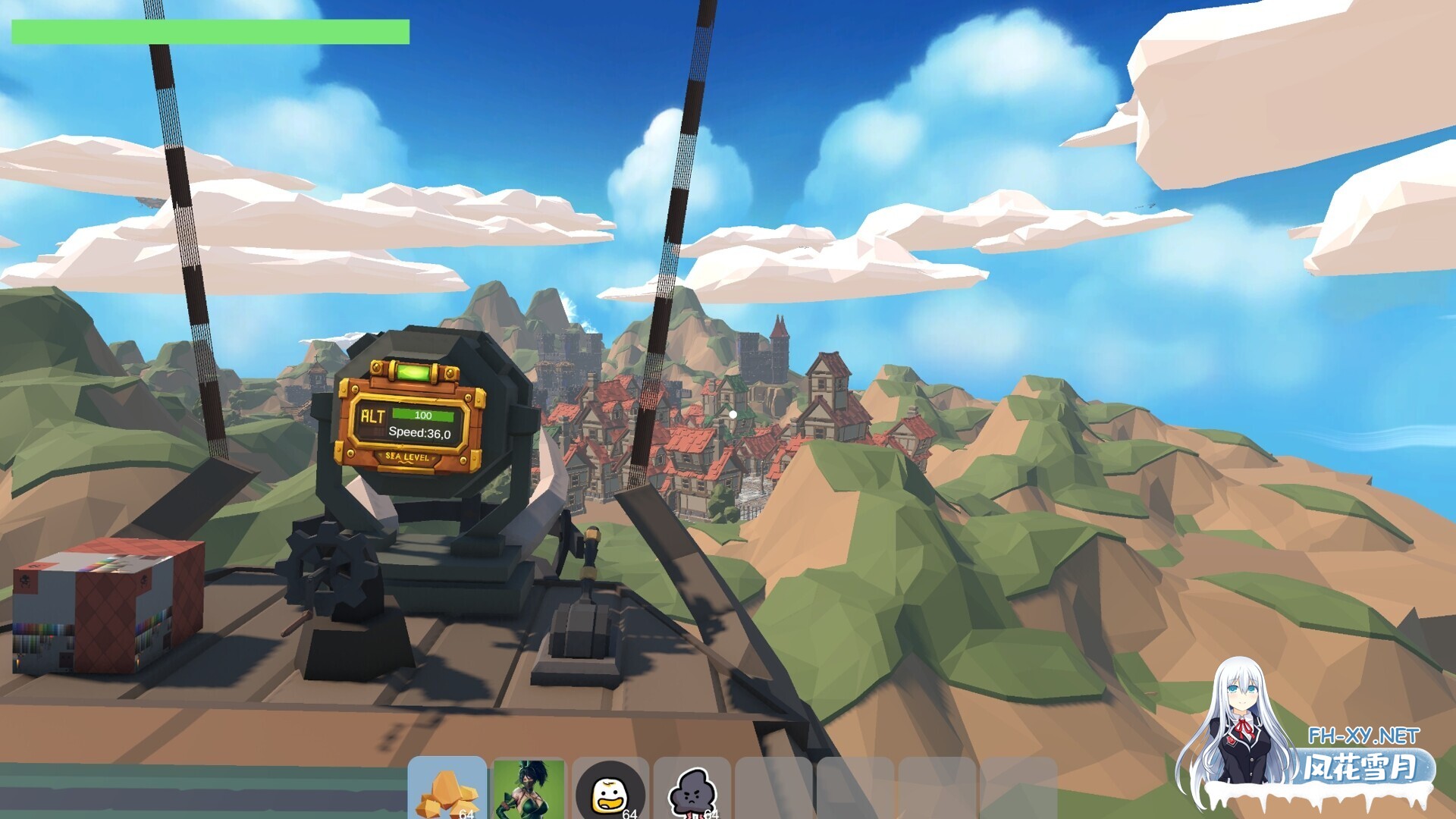
Task: Select the gold ore in the hotbar
Action: (x=447, y=789)
